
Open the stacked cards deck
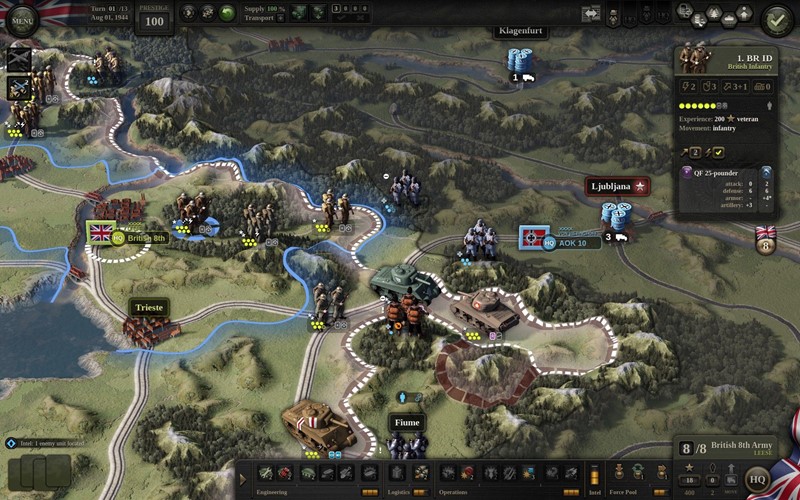(x=38, y=470)
